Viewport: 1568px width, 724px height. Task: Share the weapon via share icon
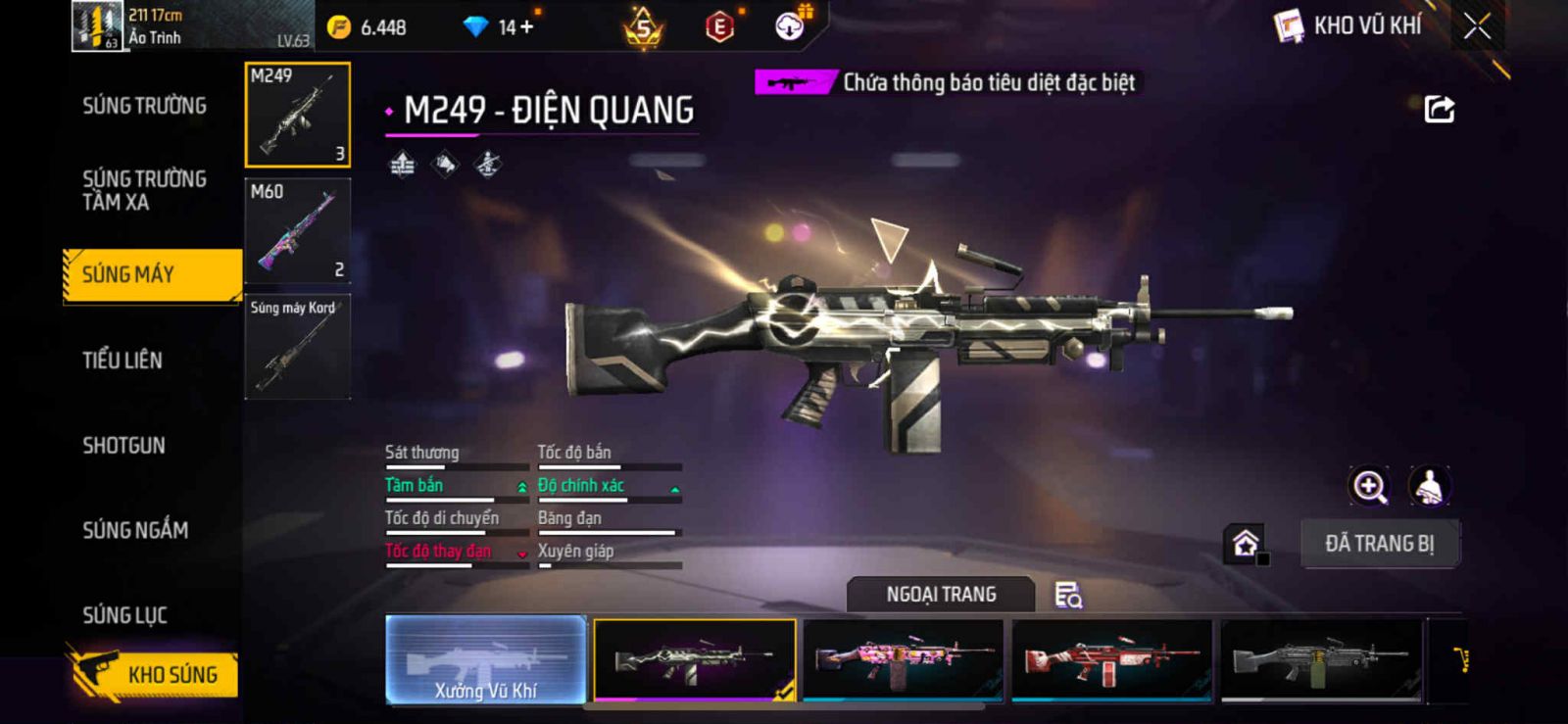click(1439, 109)
